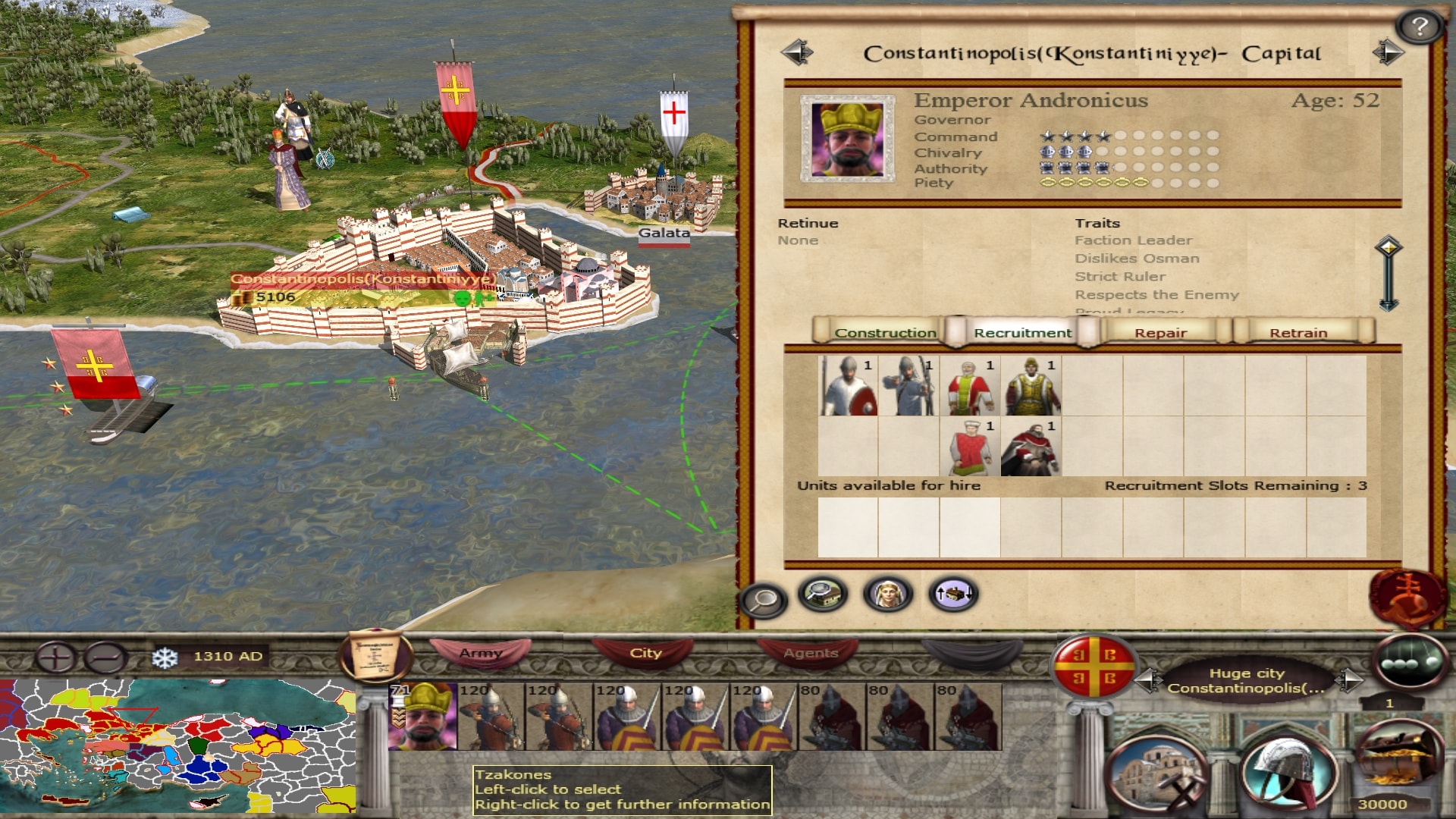
Task: Open the Repair tab
Action: click(1160, 332)
